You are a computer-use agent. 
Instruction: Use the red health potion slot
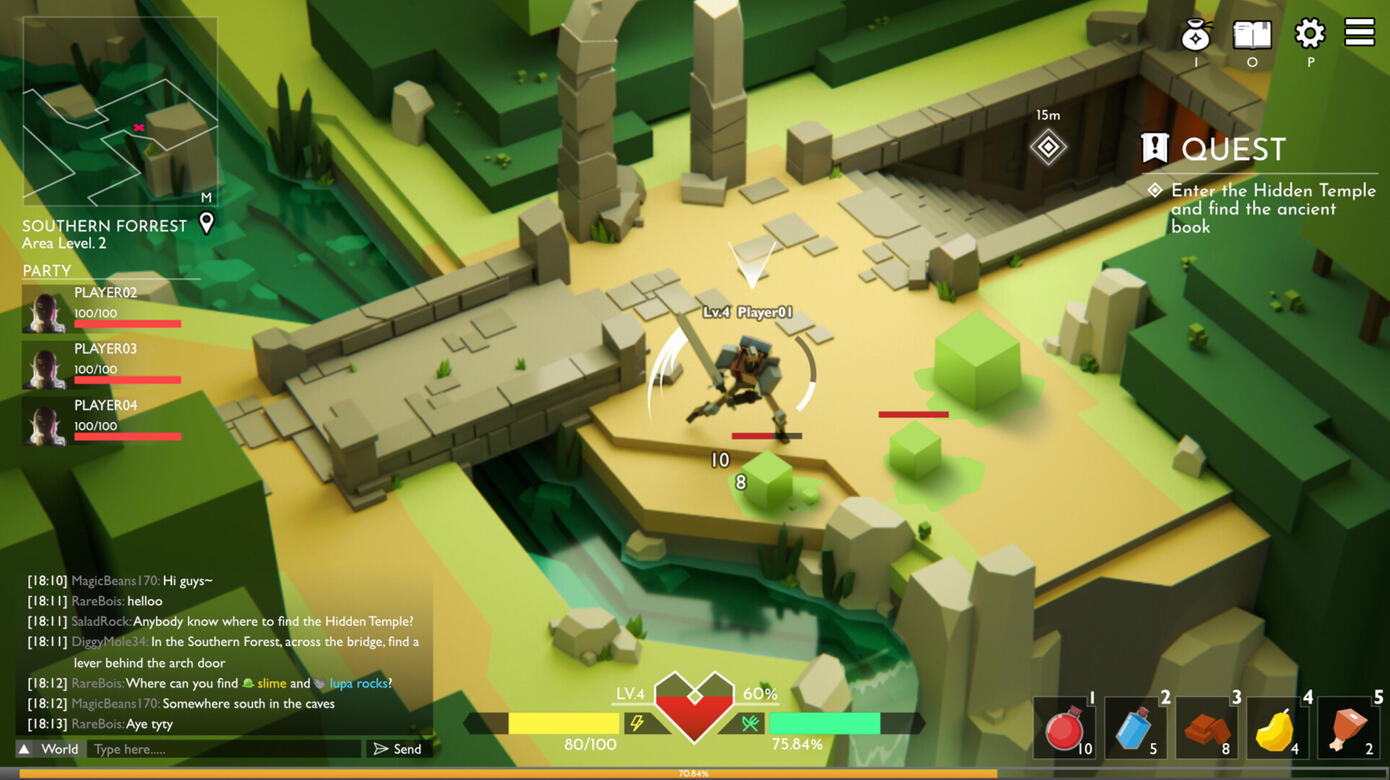coord(1066,729)
